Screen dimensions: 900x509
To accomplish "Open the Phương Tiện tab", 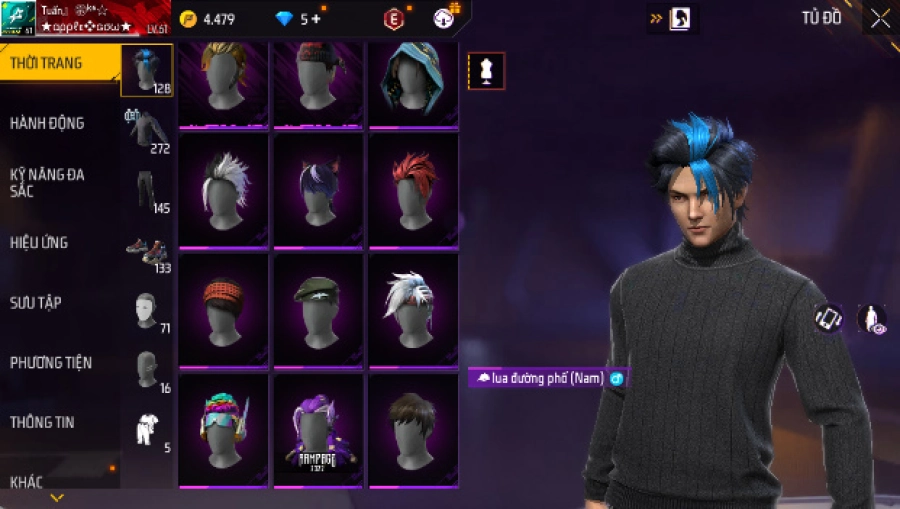I will pyautogui.click(x=49, y=362).
